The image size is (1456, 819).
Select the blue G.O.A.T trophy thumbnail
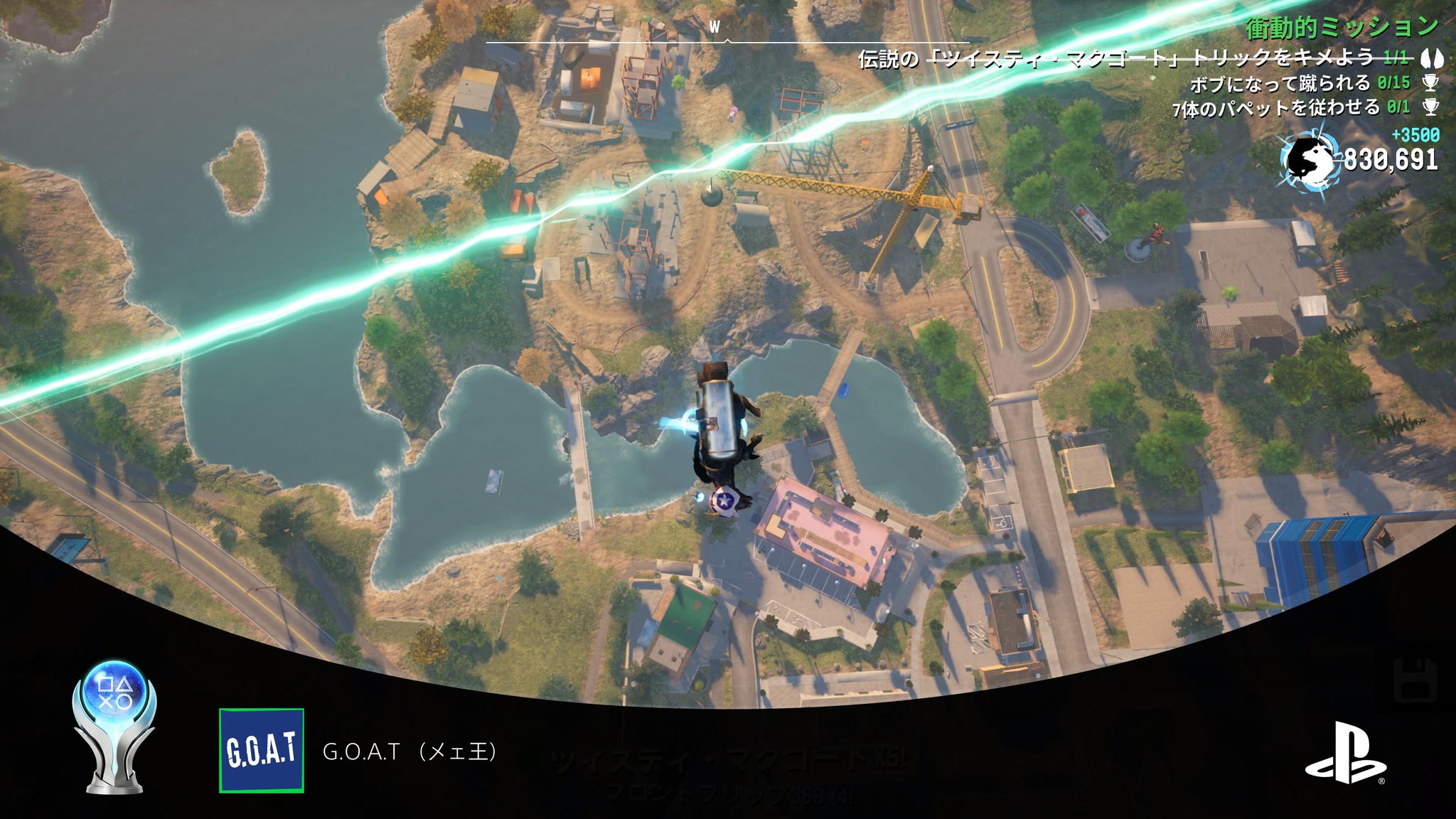262,751
